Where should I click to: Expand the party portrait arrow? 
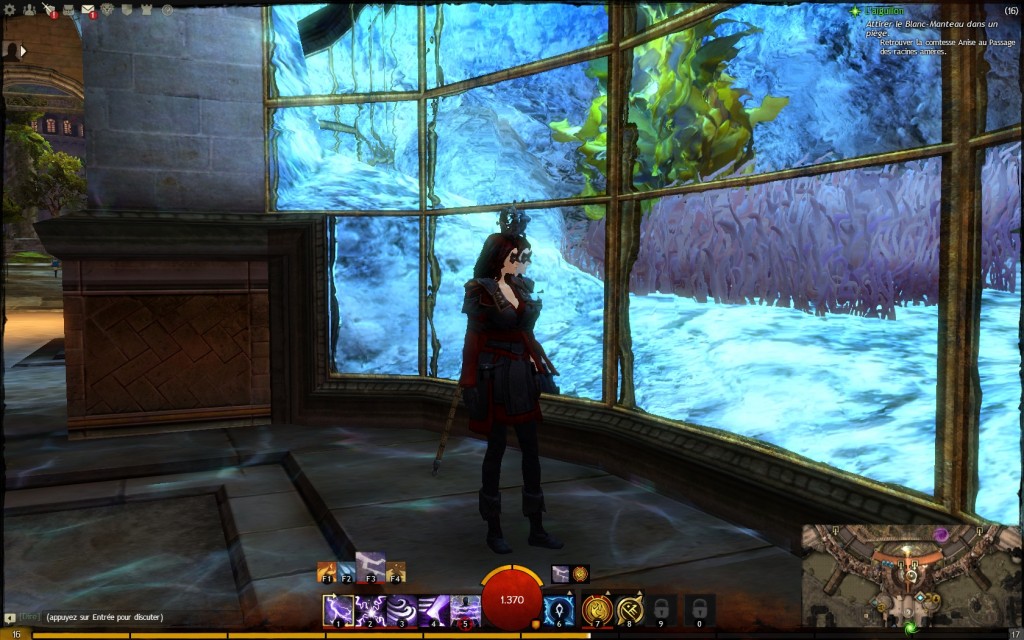[x=22, y=50]
